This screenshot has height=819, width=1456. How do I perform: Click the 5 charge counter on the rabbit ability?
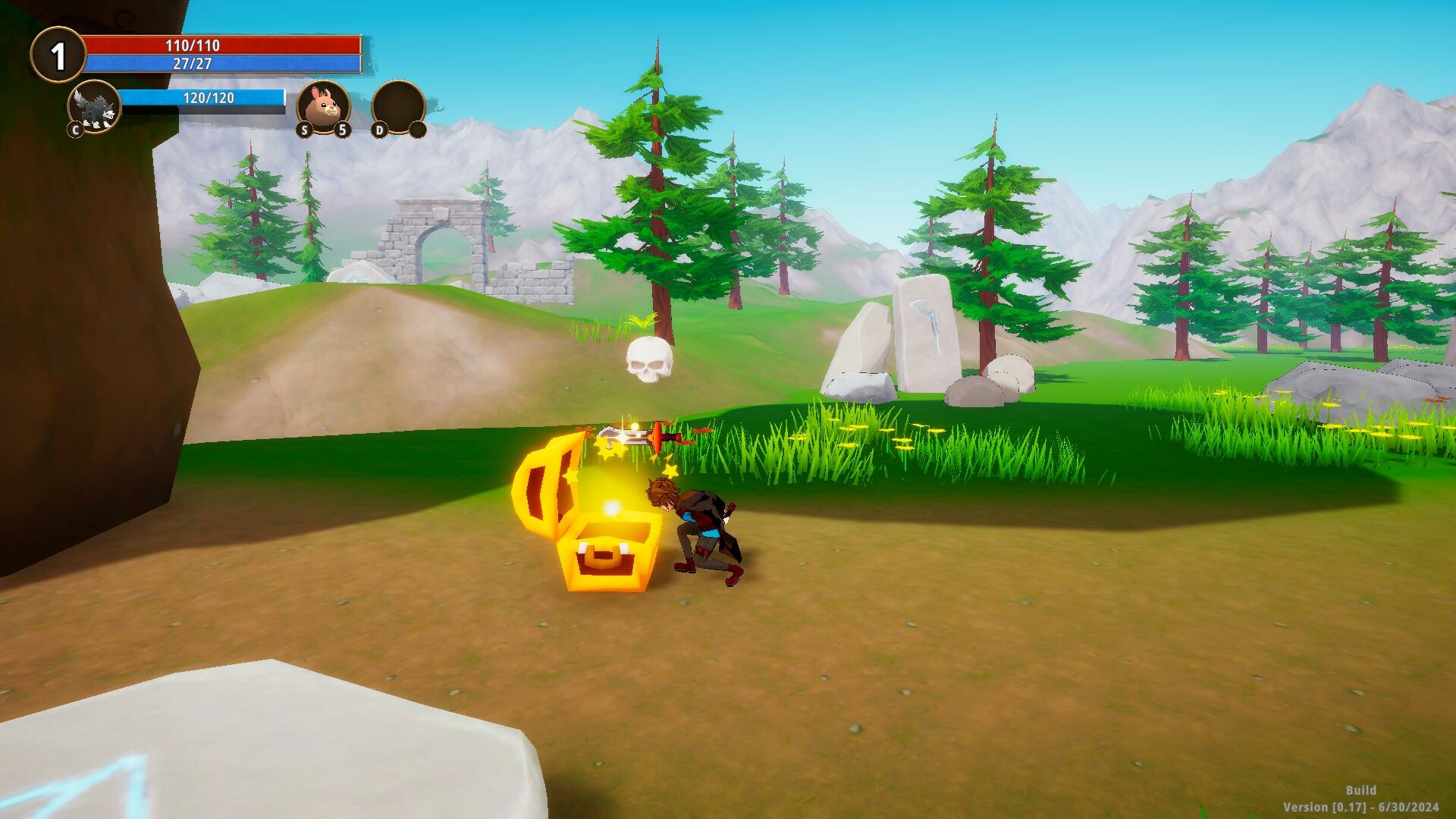click(x=342, y=130)
